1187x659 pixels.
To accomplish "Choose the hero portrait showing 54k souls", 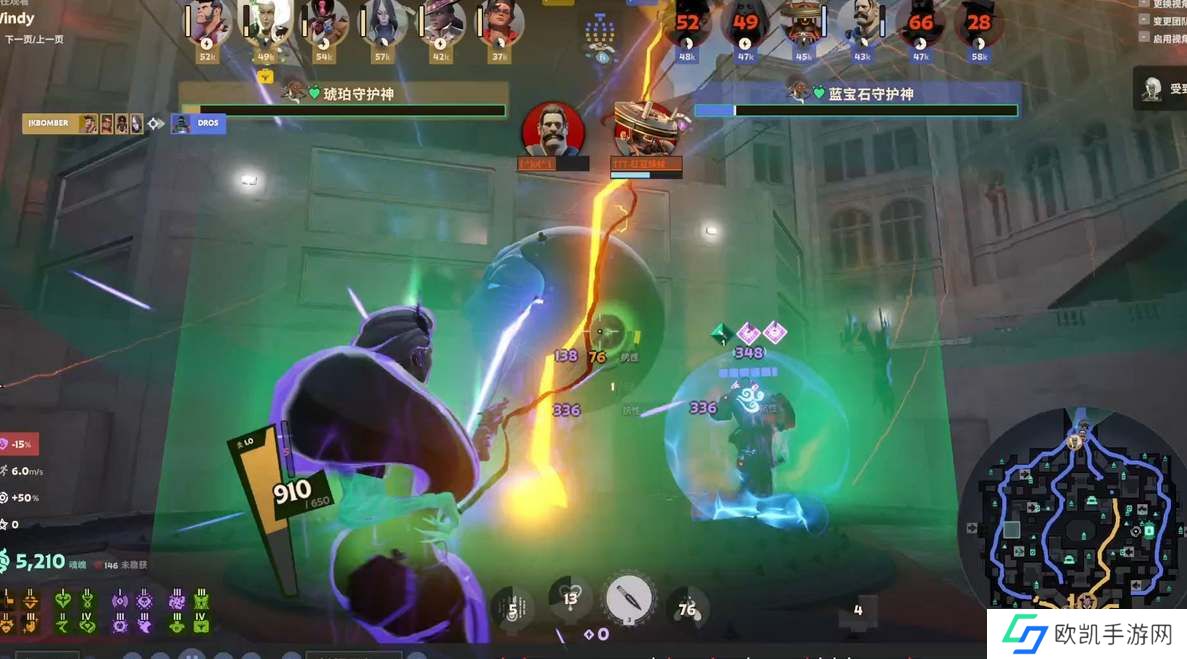I will coord(325,22).
